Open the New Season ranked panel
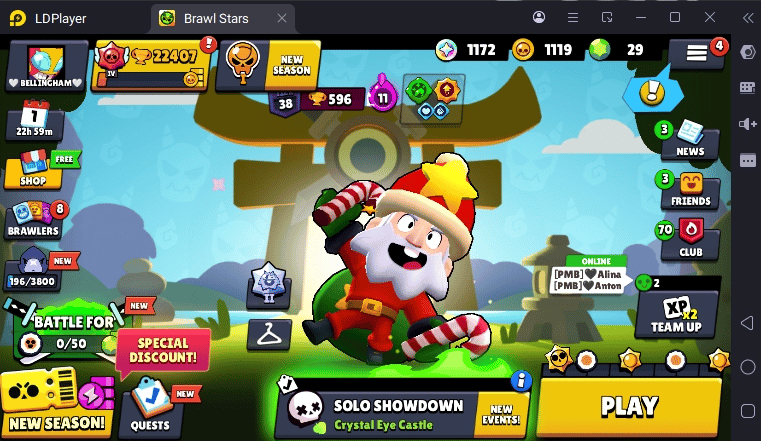This screenshot has height=441, width=761. [x=268, y=65]
